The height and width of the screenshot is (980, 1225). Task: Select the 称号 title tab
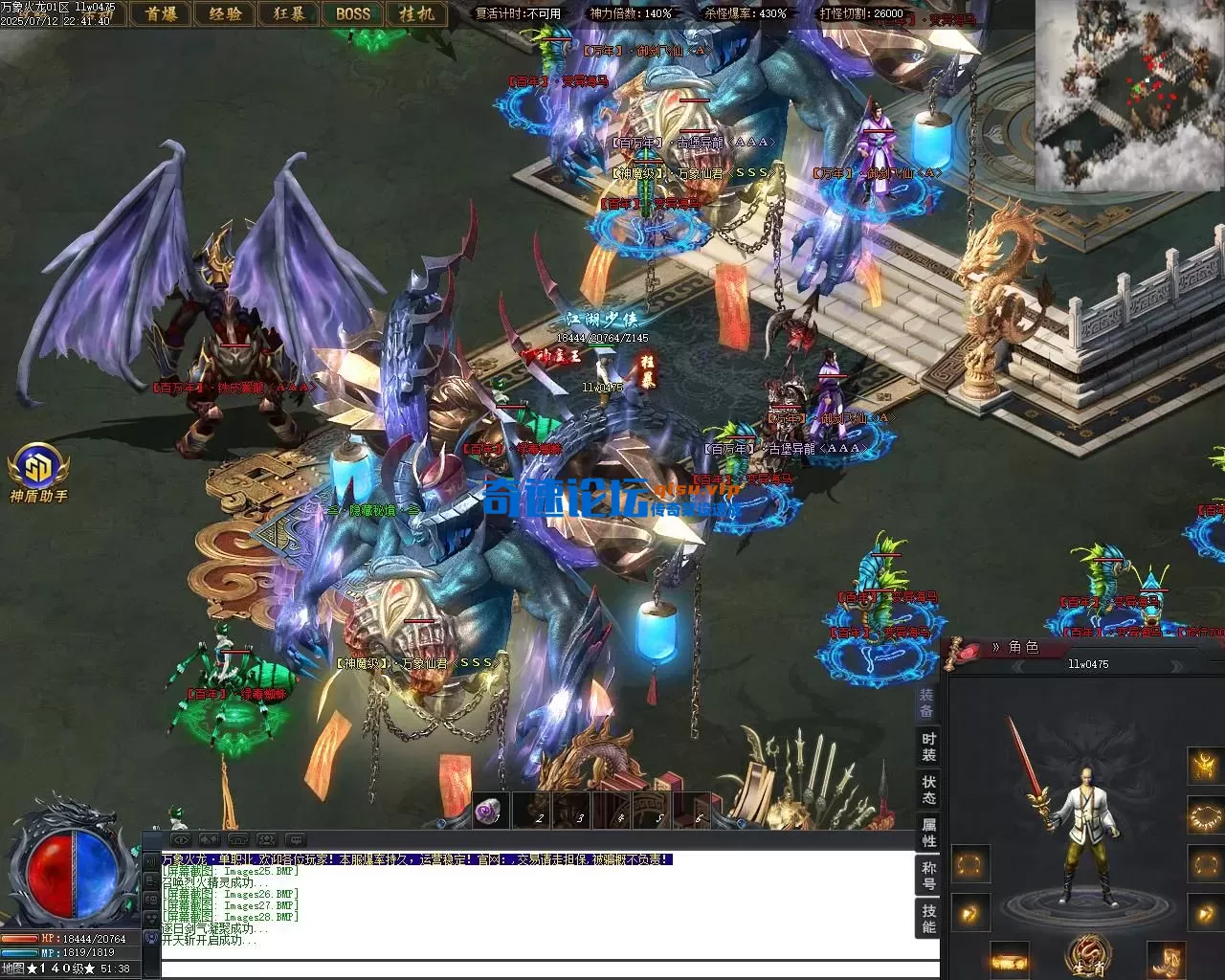coord(928,875)
